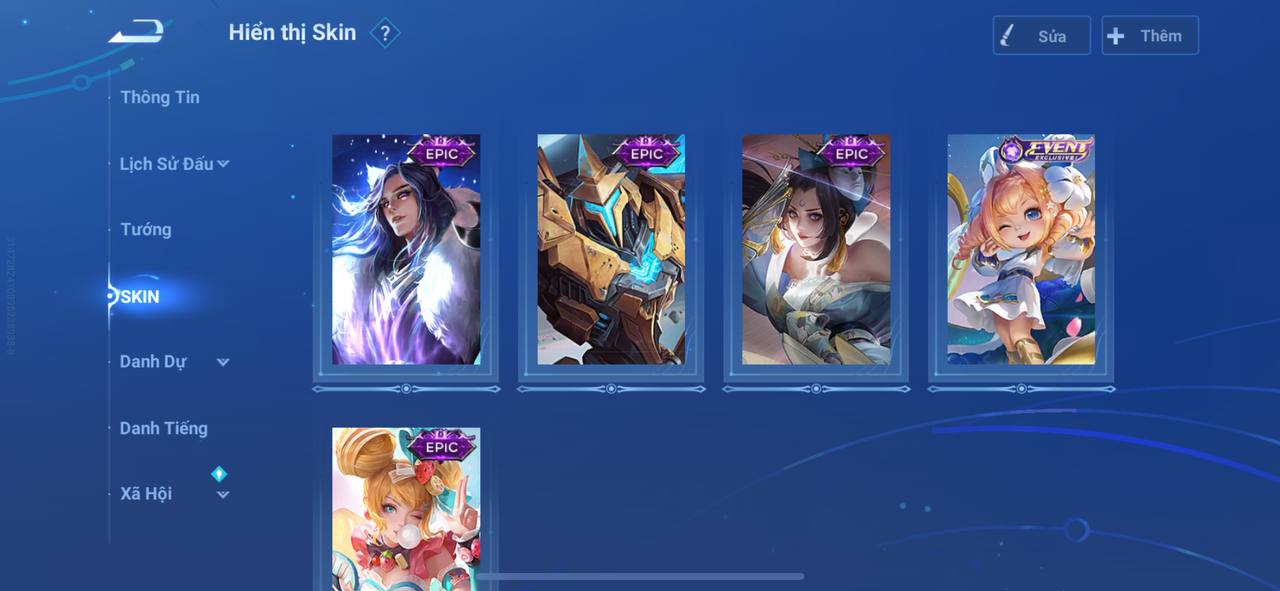This screenshot has width=1280, height=591.
Task: Pick the dark-haired lady with fan skin
Action: [816, 250]
